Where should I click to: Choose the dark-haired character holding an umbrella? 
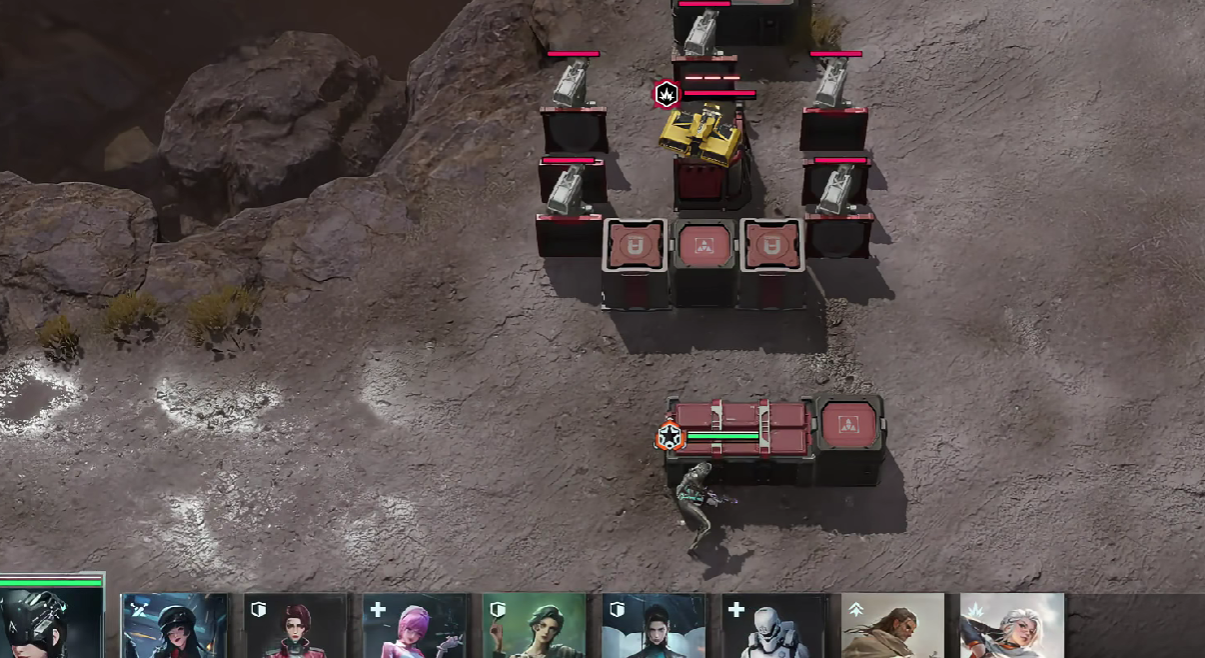coord(654,626)
